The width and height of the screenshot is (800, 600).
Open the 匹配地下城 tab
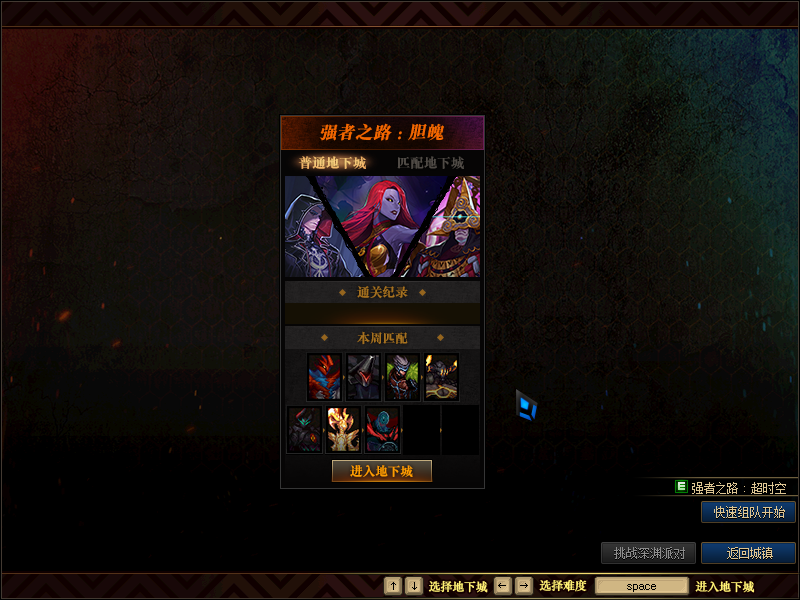(430, 162)
